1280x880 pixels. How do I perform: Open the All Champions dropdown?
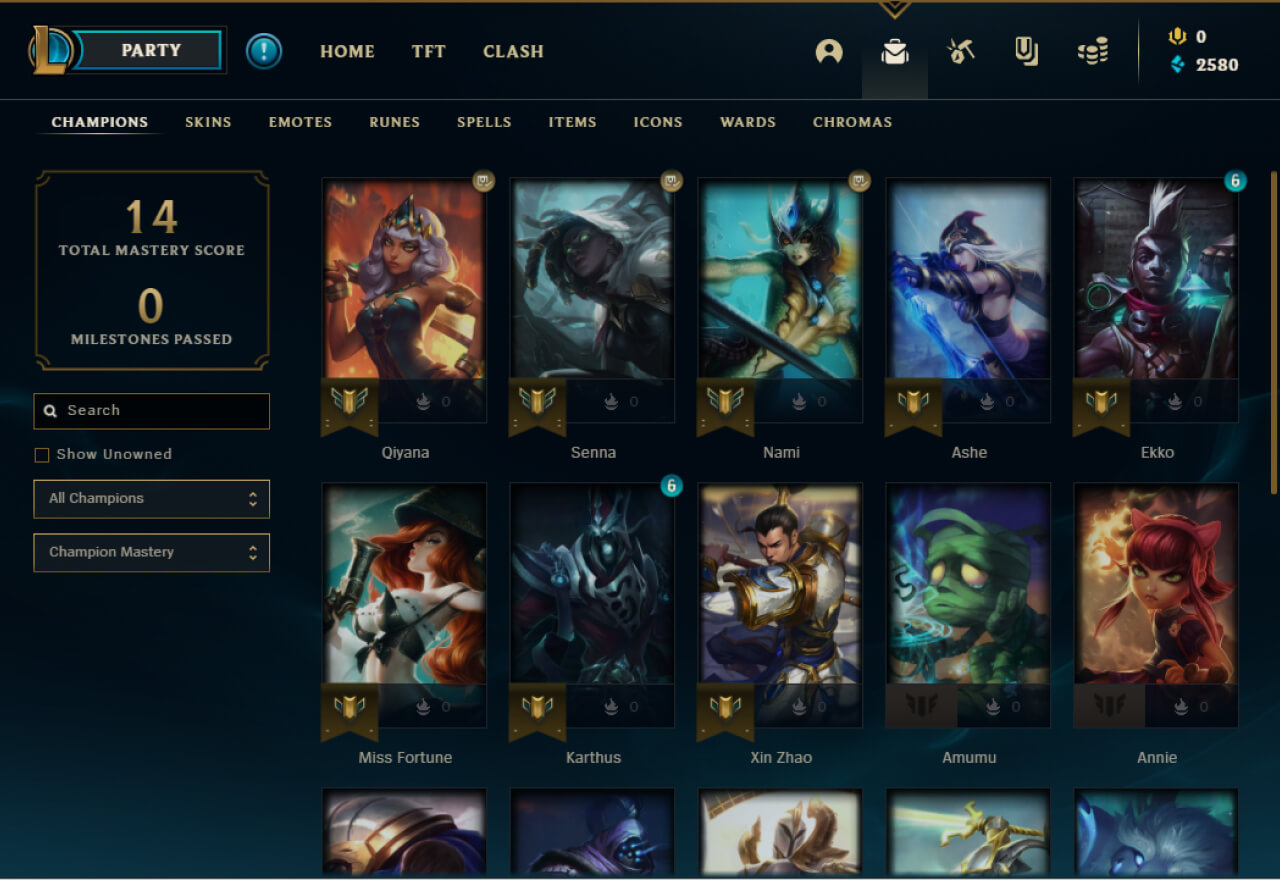pos(151,499)
